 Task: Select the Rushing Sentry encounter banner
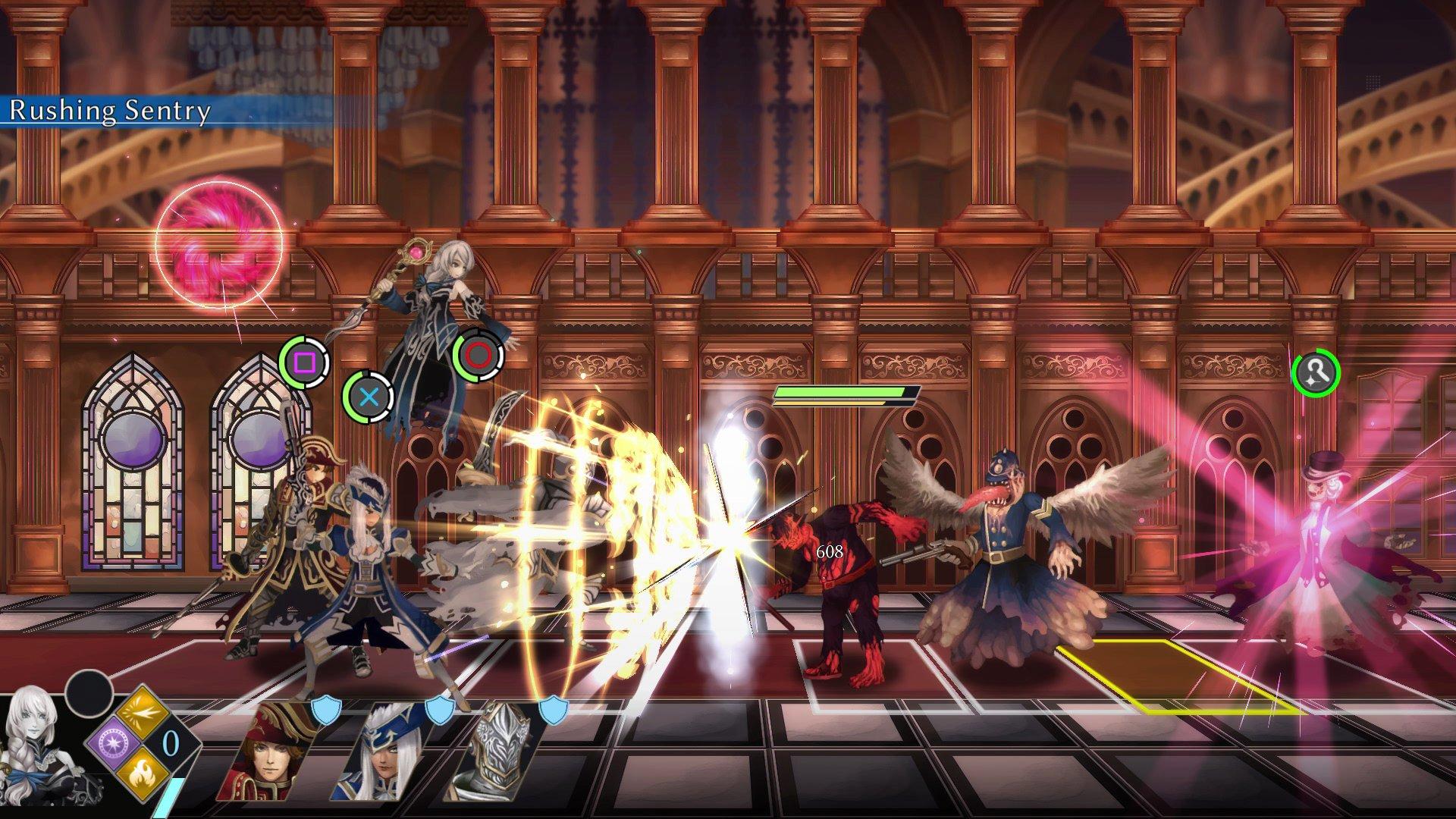point(108,111)
